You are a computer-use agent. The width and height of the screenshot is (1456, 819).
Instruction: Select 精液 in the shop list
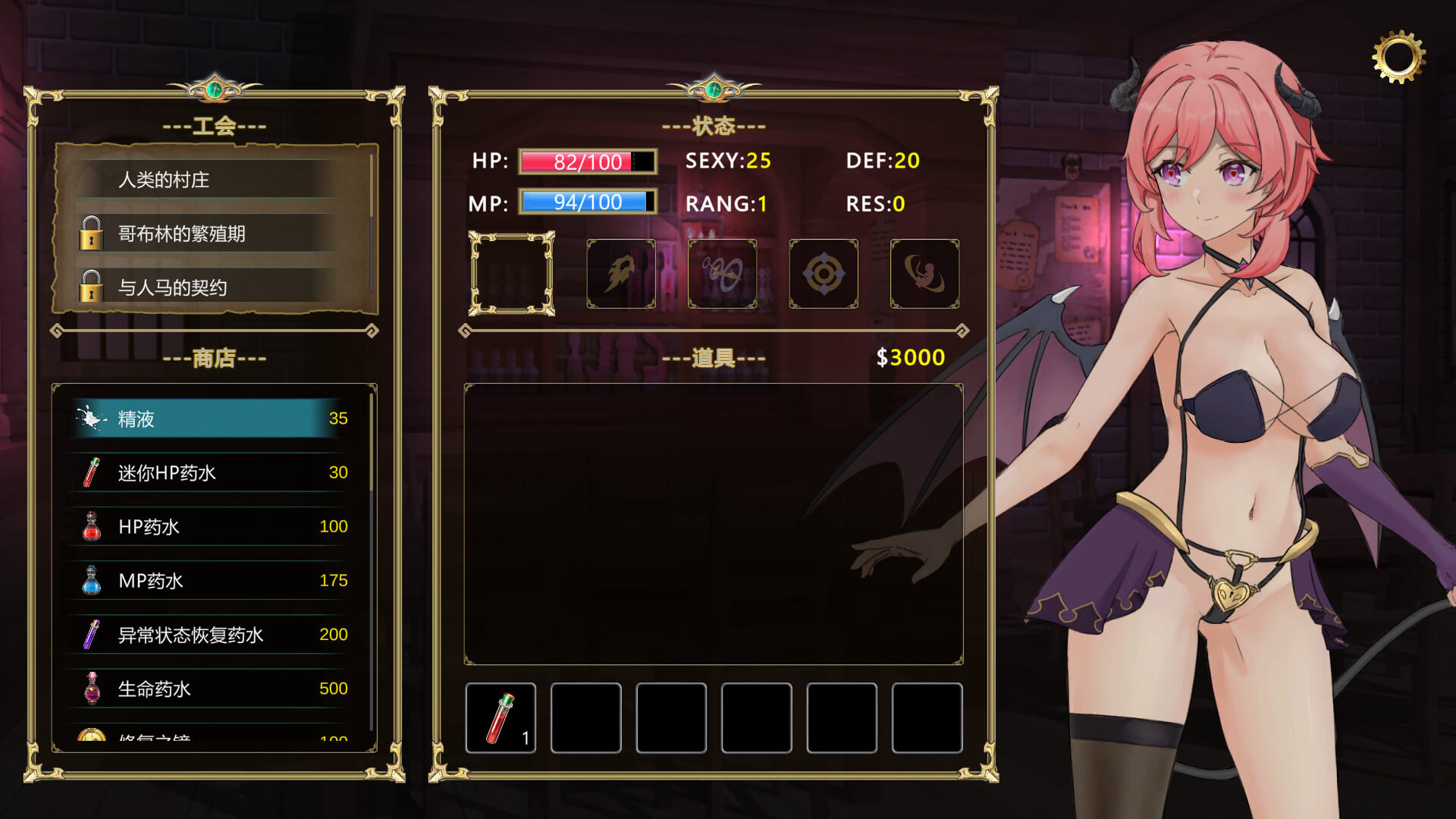211,419
